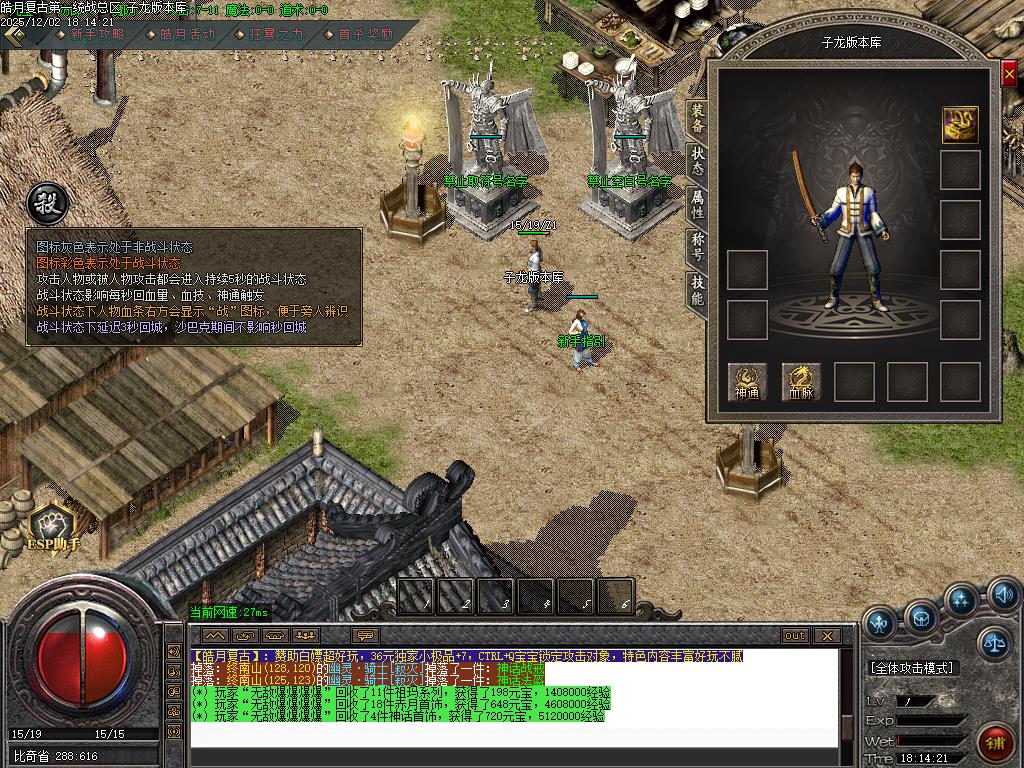
Task: Select the 装备 equipment tab
Action: coord(697,119)
